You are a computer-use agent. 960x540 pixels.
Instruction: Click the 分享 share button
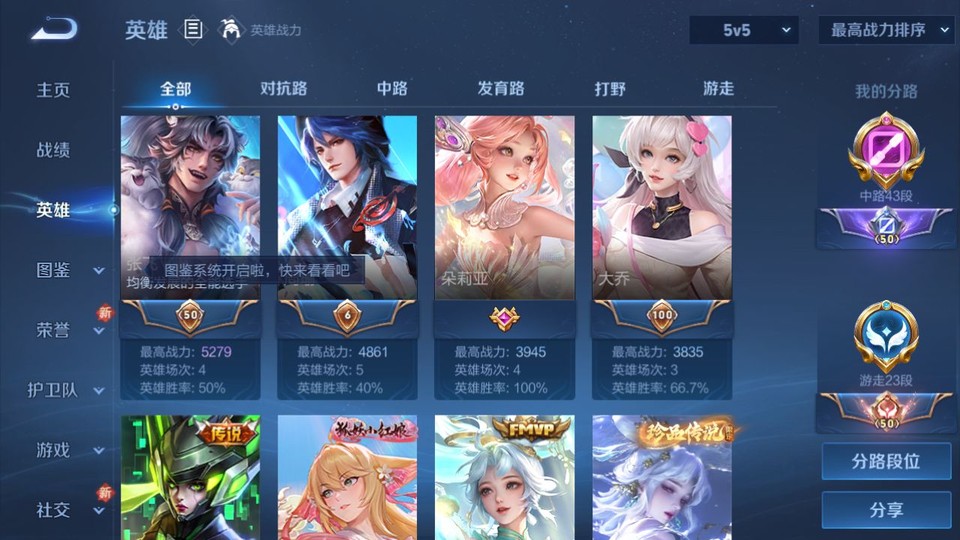click(886, 510)
